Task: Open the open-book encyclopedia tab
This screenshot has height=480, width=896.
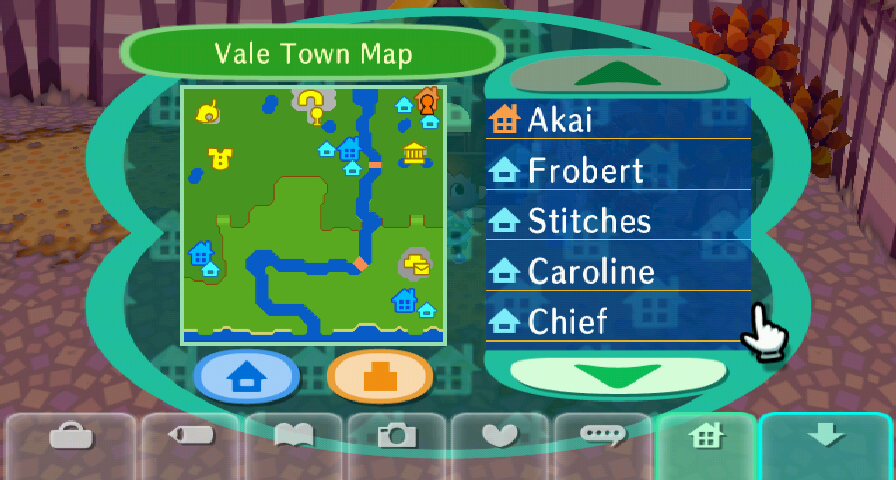Action: coord(293,436)
